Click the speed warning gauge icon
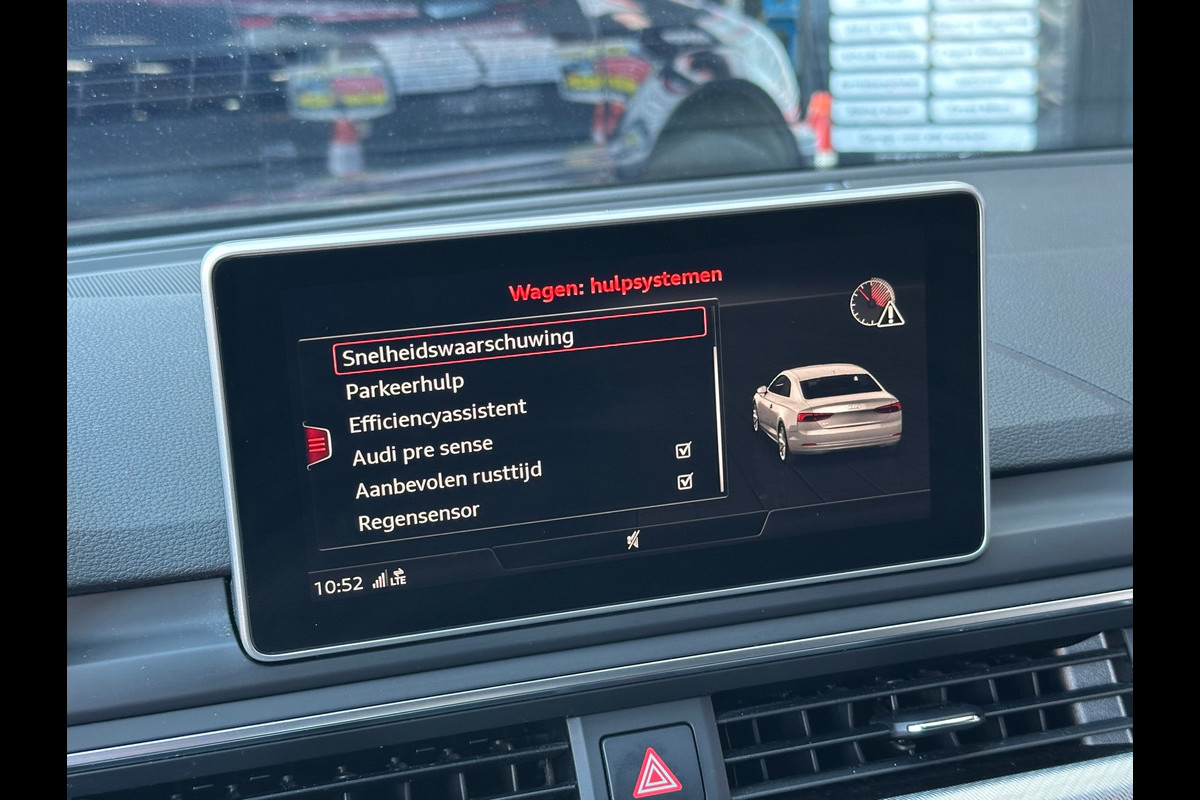Image resolution: width=1200 pixels, height=800 pixels. pos(876,303)
